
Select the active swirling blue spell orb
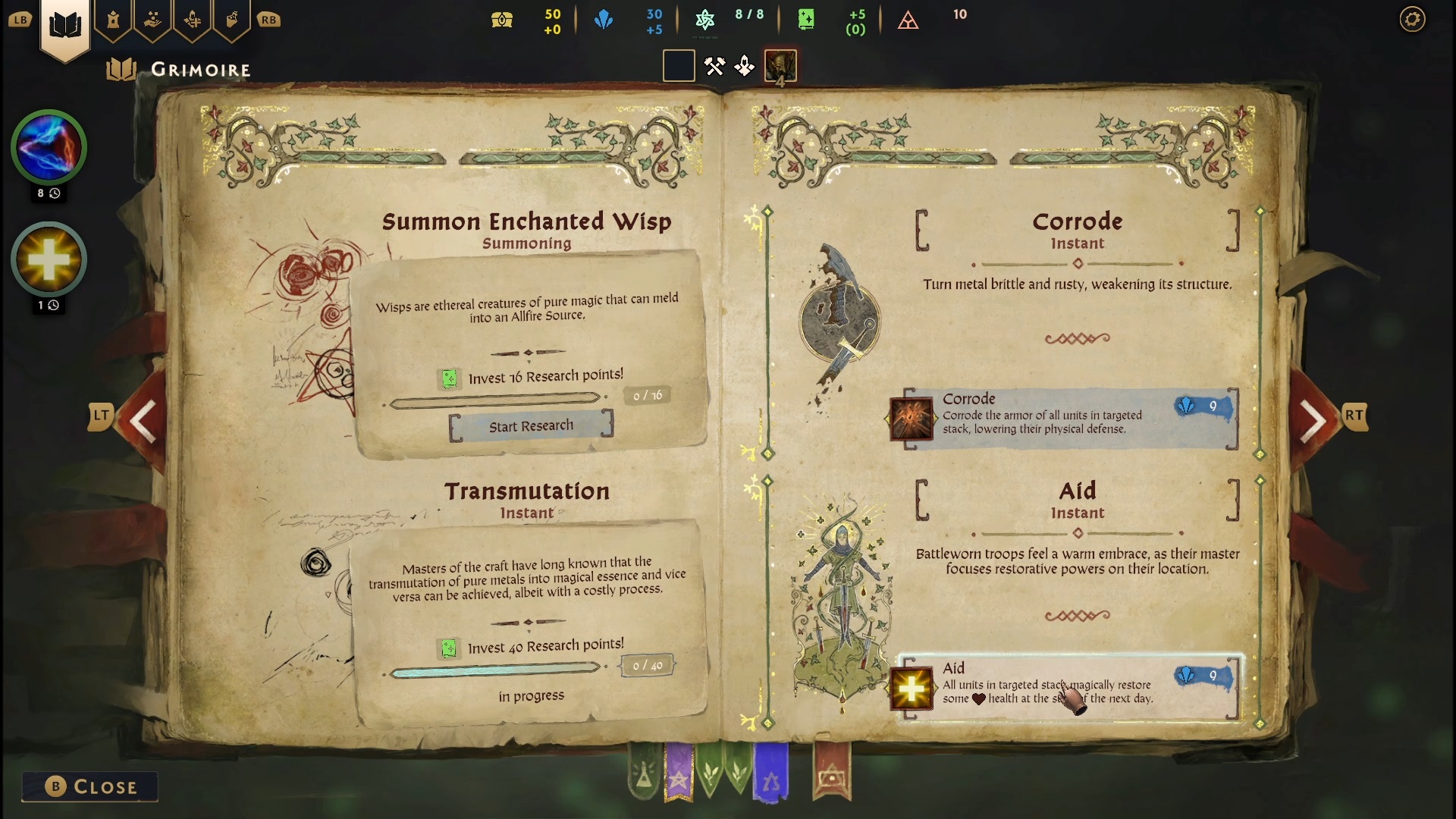pyautogui.click(x=49, y=147)
